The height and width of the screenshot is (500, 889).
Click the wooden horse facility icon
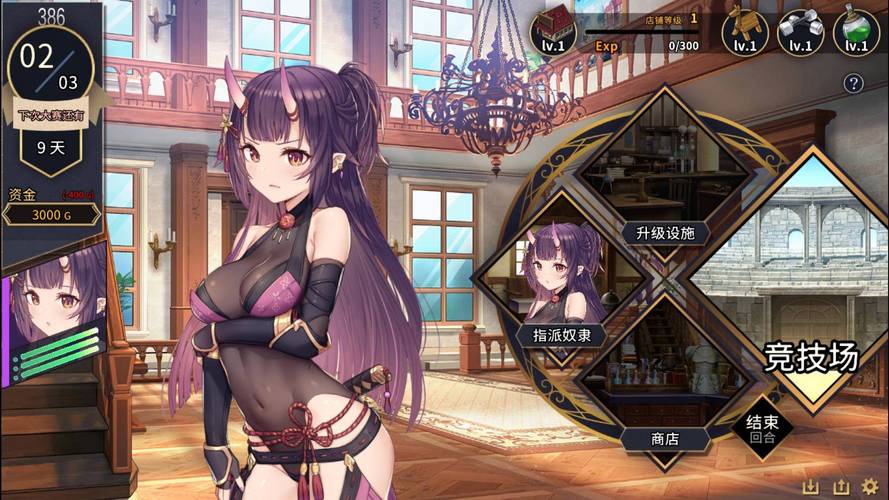tap(745, 32)
